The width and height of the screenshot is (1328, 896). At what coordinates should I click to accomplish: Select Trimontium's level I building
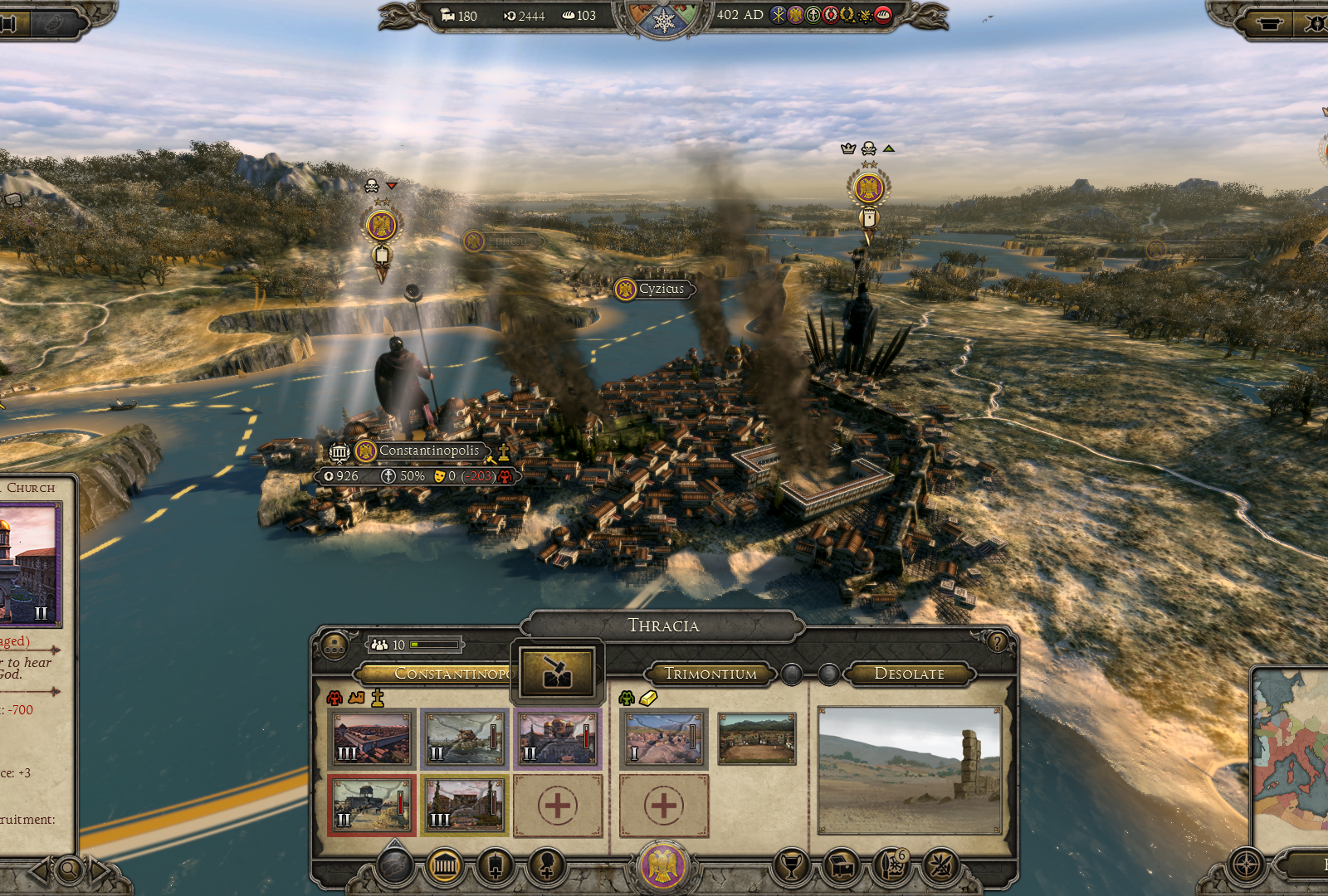(663, 738)
